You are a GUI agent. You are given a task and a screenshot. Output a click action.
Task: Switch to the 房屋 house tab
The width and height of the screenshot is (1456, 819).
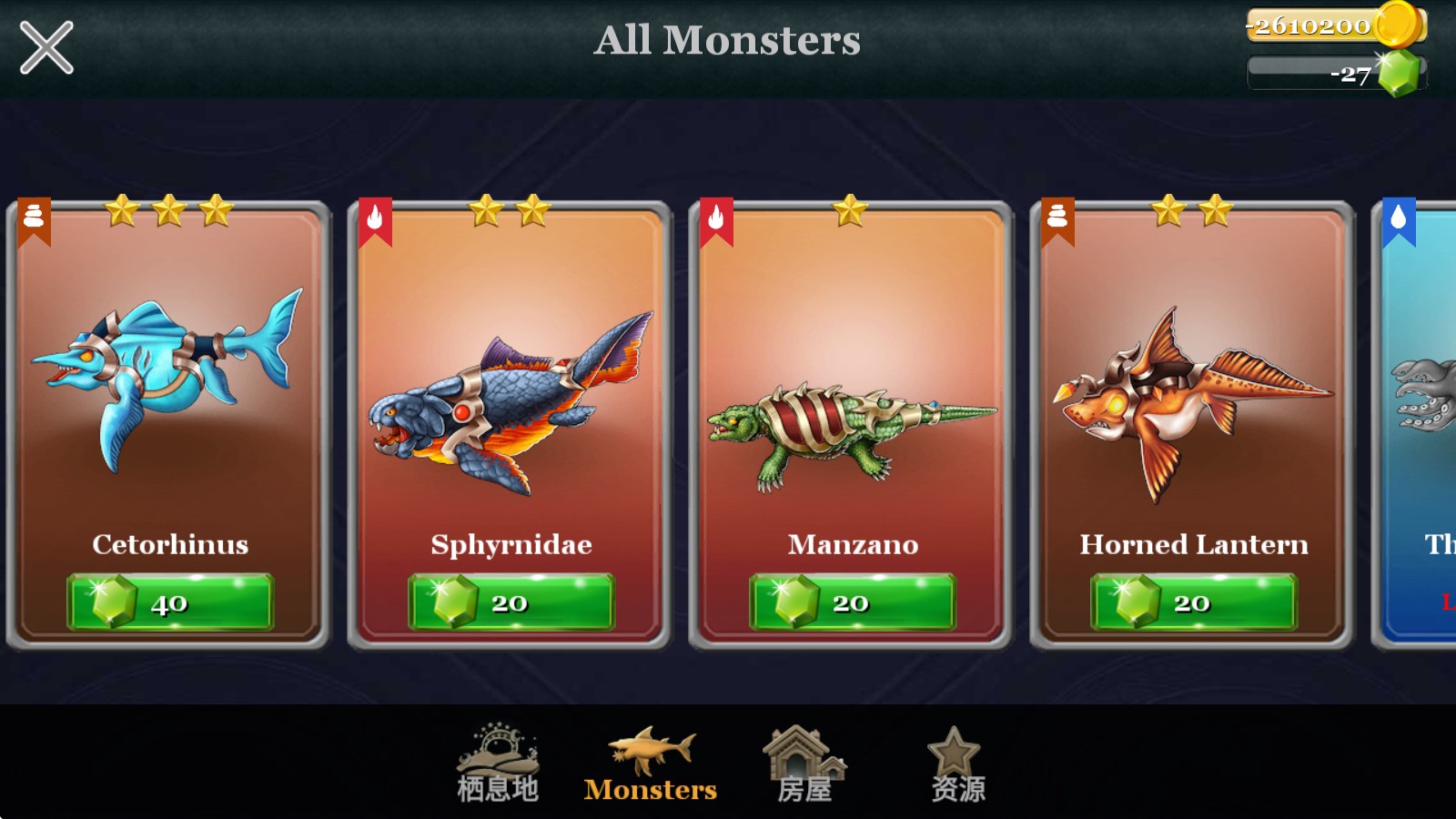[x=804, y=764]
